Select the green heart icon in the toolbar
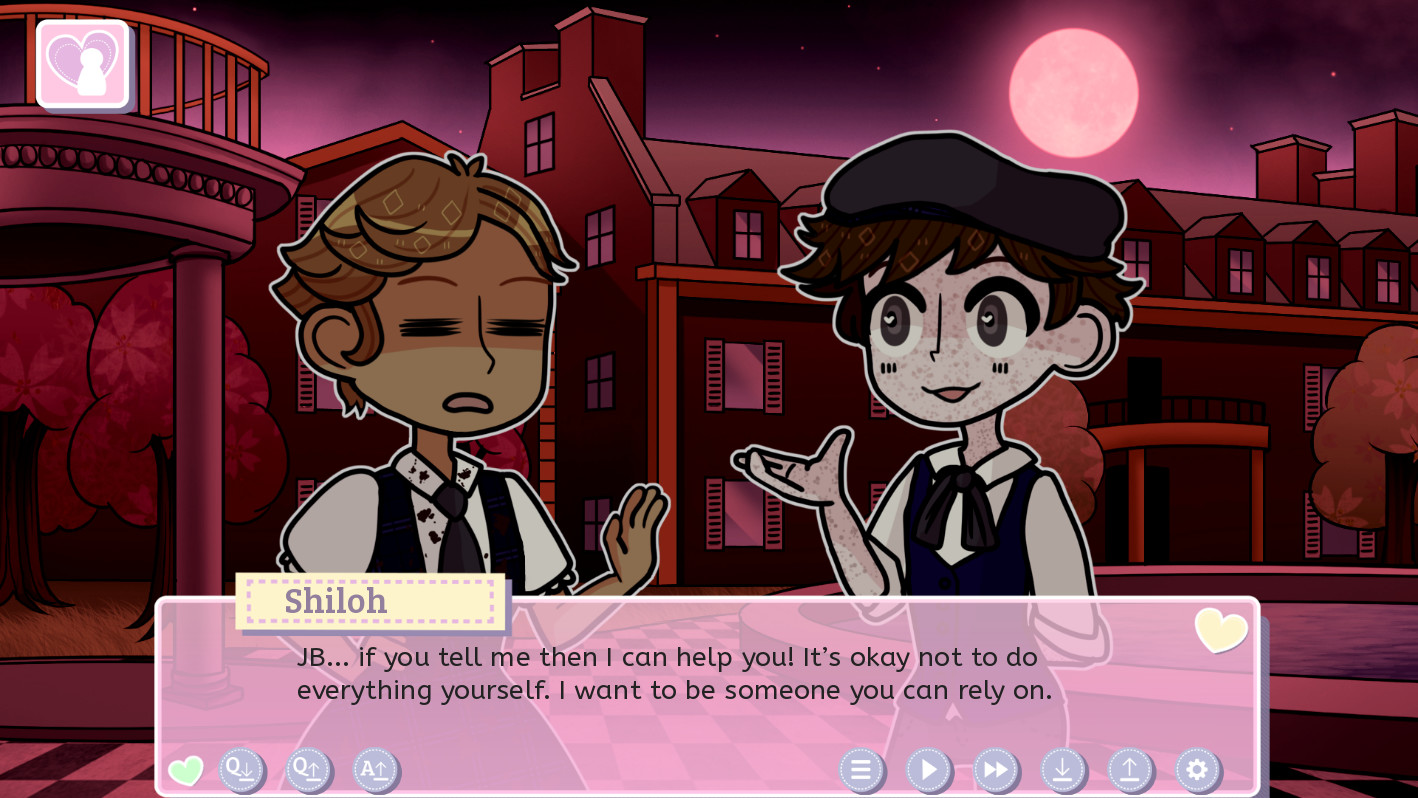This screenshot has width=1418, height=798. (x=187, y=770)
